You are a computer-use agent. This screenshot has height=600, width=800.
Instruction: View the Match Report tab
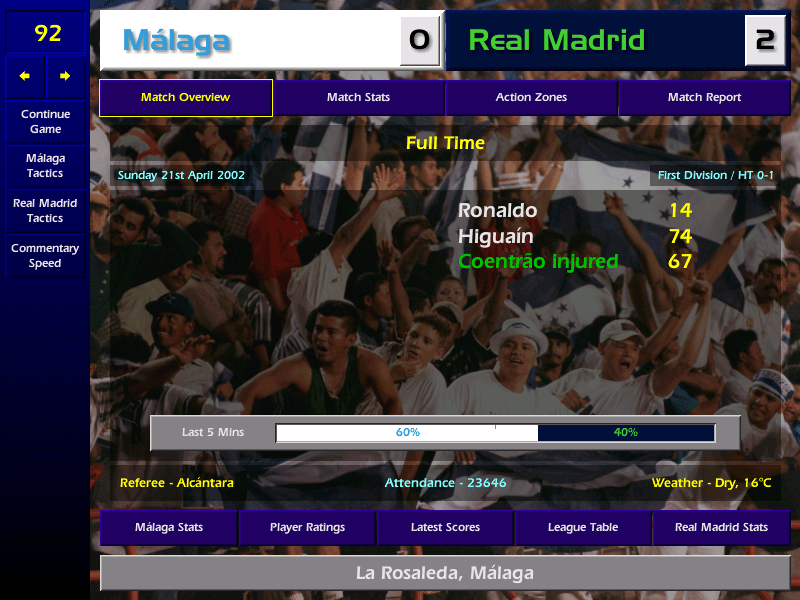tap(704, 98)
